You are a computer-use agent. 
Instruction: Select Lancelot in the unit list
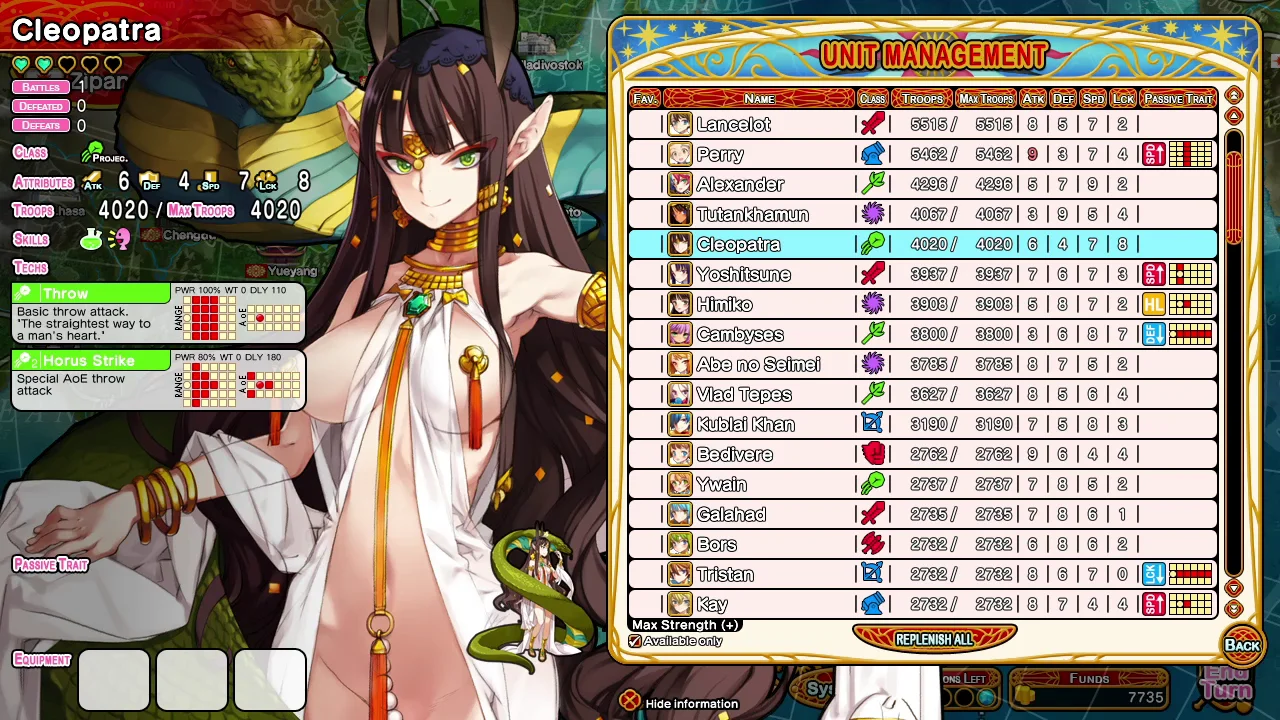734,125
